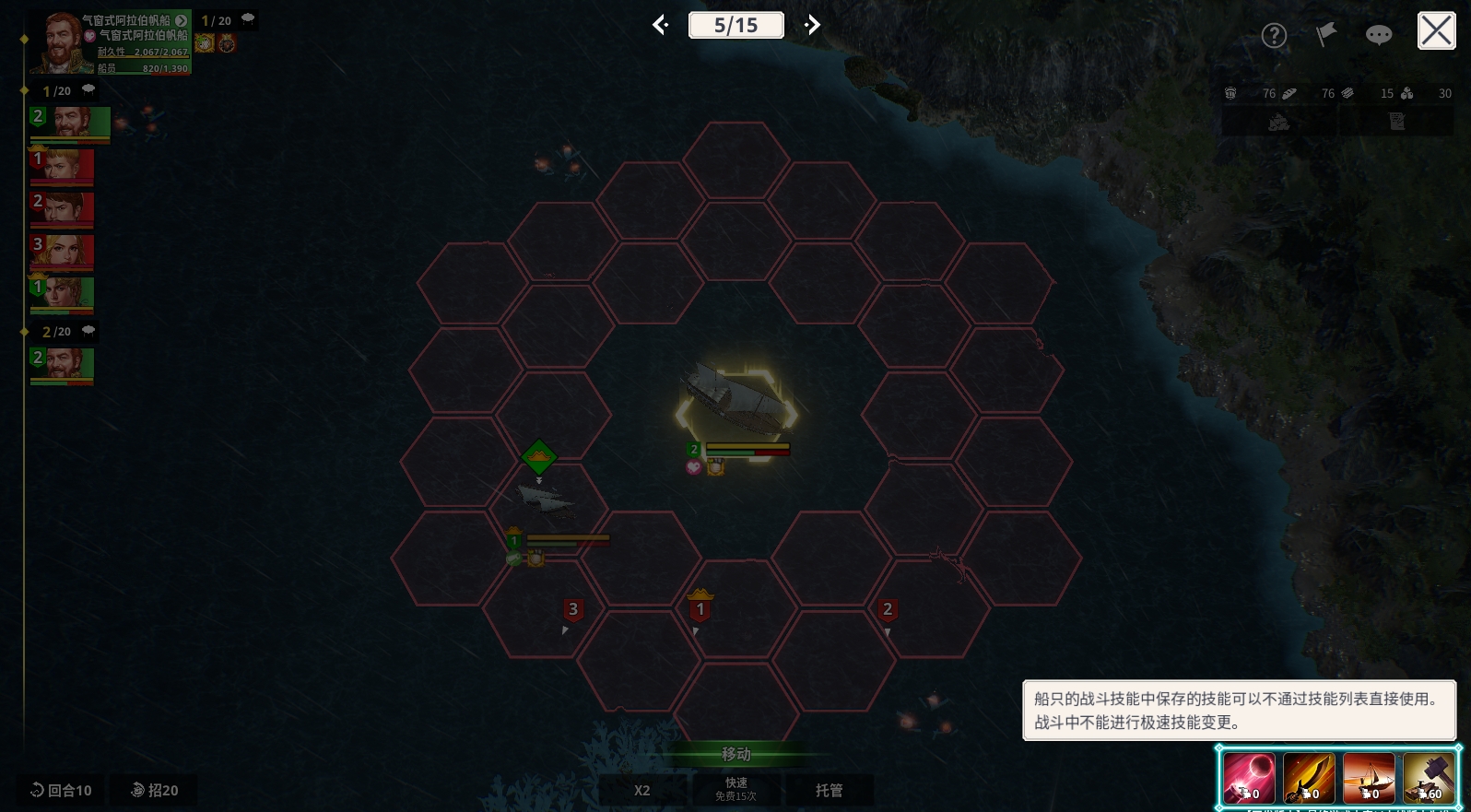
Task: Open the cargo pile panel button
Action: click(x=1278, y=122)
